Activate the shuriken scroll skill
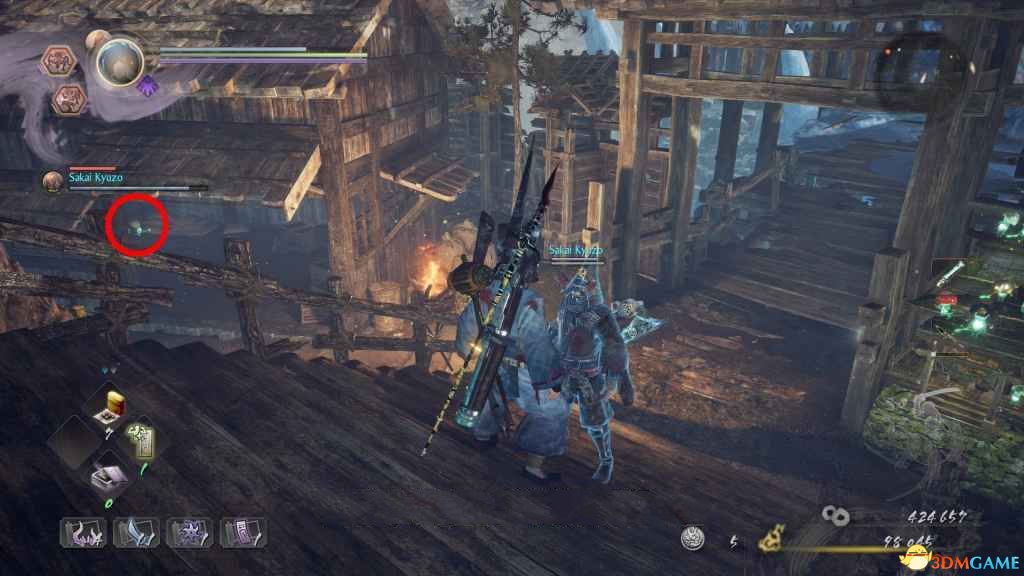 coord(189,532)
